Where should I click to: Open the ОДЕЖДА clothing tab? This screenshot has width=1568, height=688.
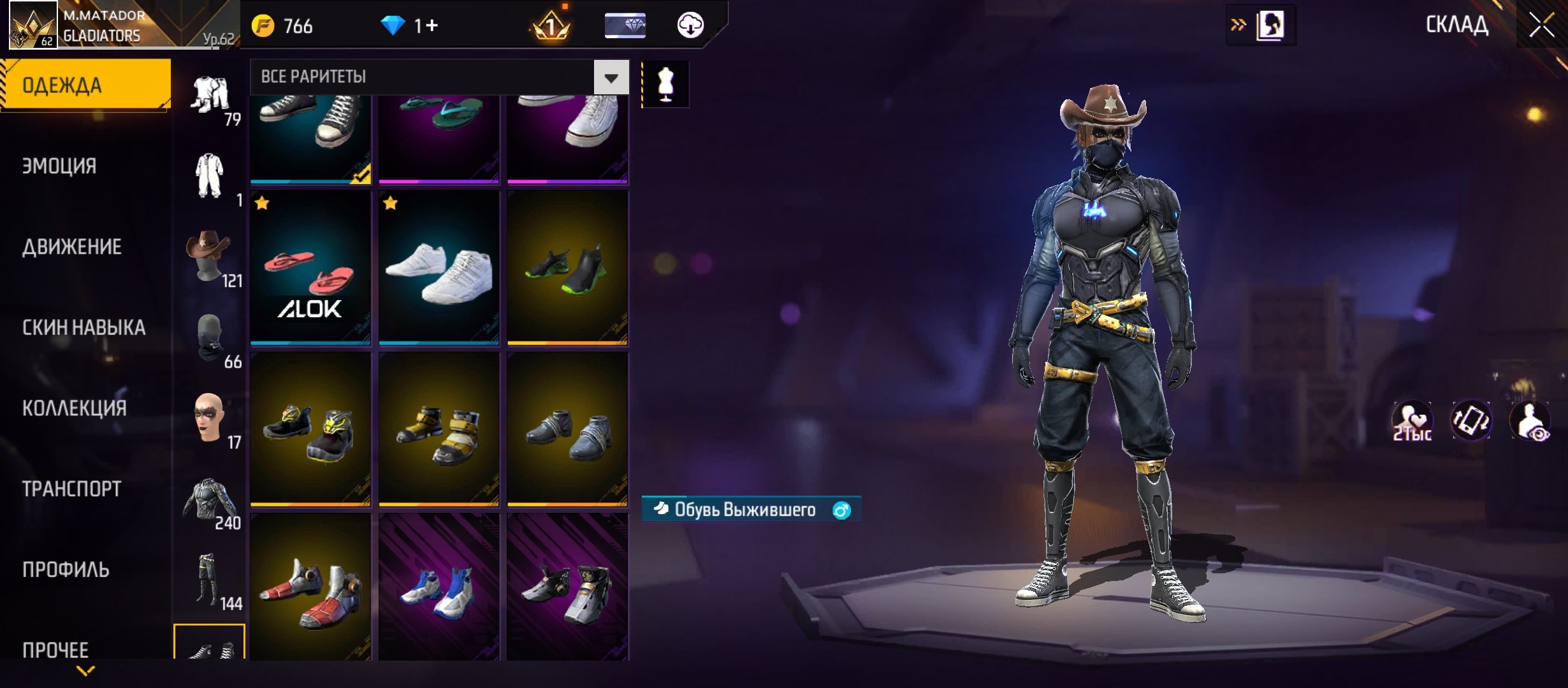(85, 85)
